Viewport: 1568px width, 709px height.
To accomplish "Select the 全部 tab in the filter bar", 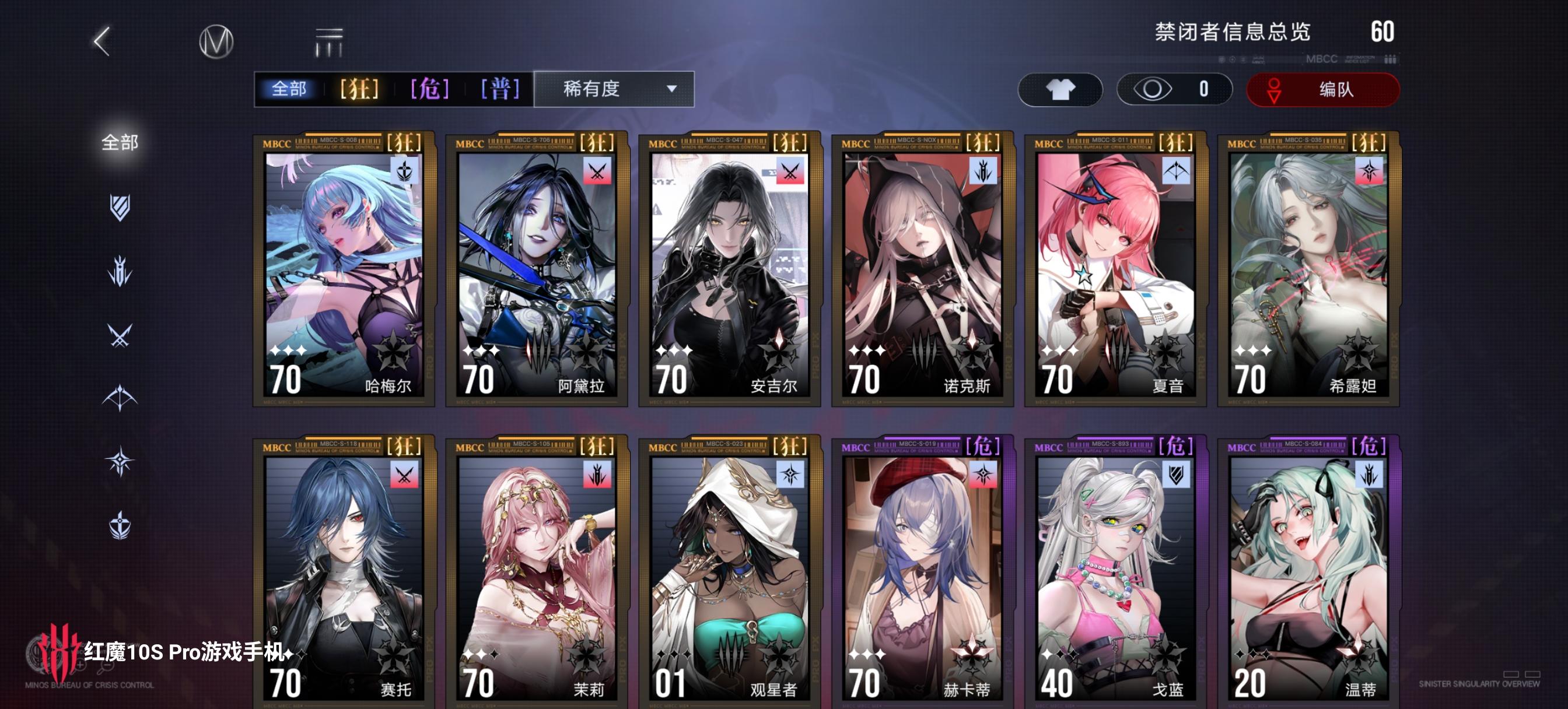I will (292, 89).
